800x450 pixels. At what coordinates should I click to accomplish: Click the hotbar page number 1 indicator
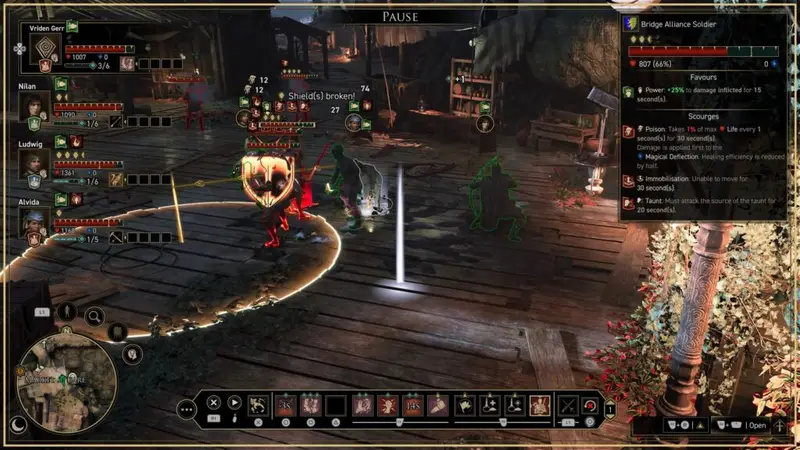coord(610,408)
